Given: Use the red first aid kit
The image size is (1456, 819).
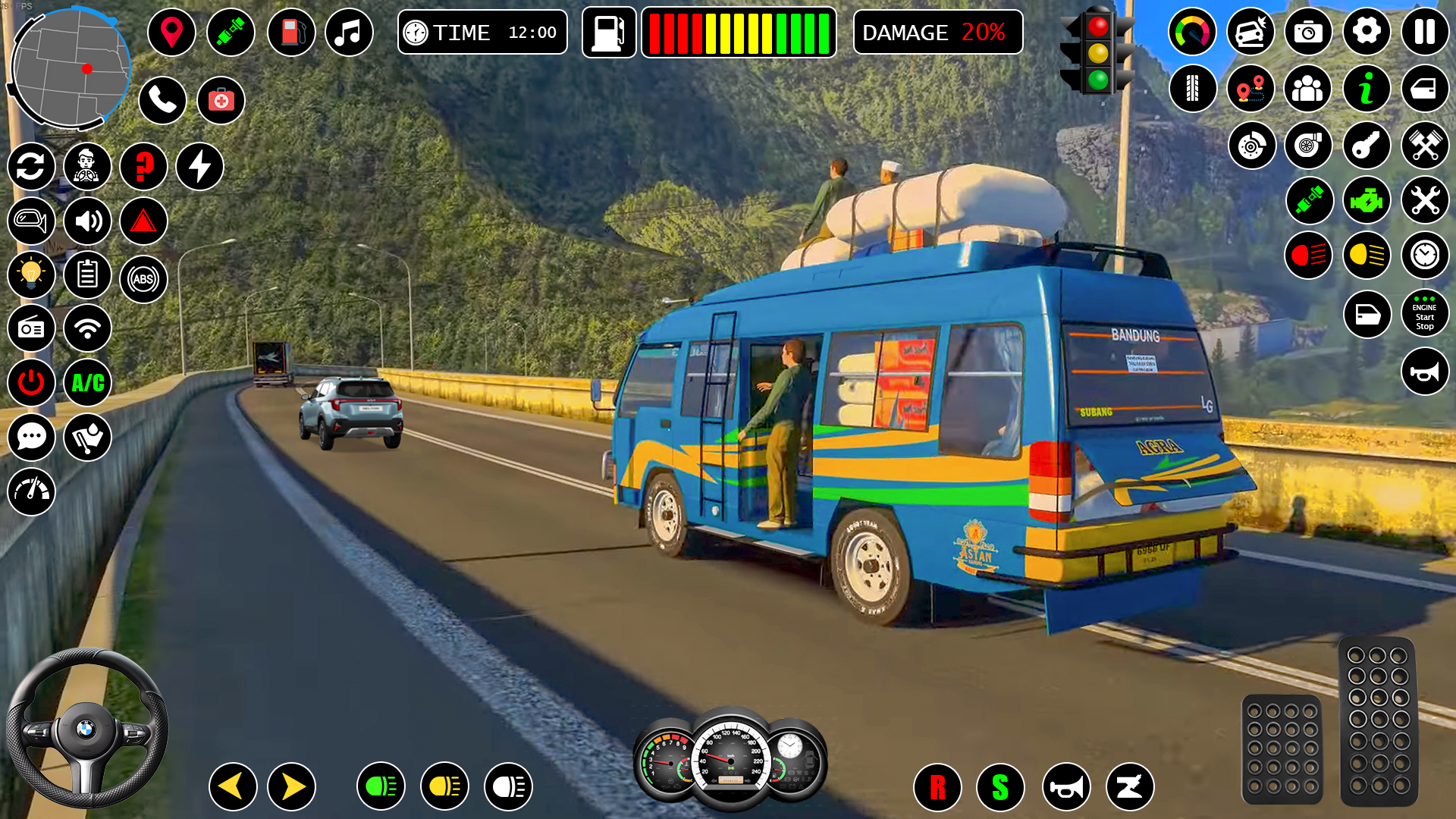Looking at the screenshot, I should (x=221, y=99).
